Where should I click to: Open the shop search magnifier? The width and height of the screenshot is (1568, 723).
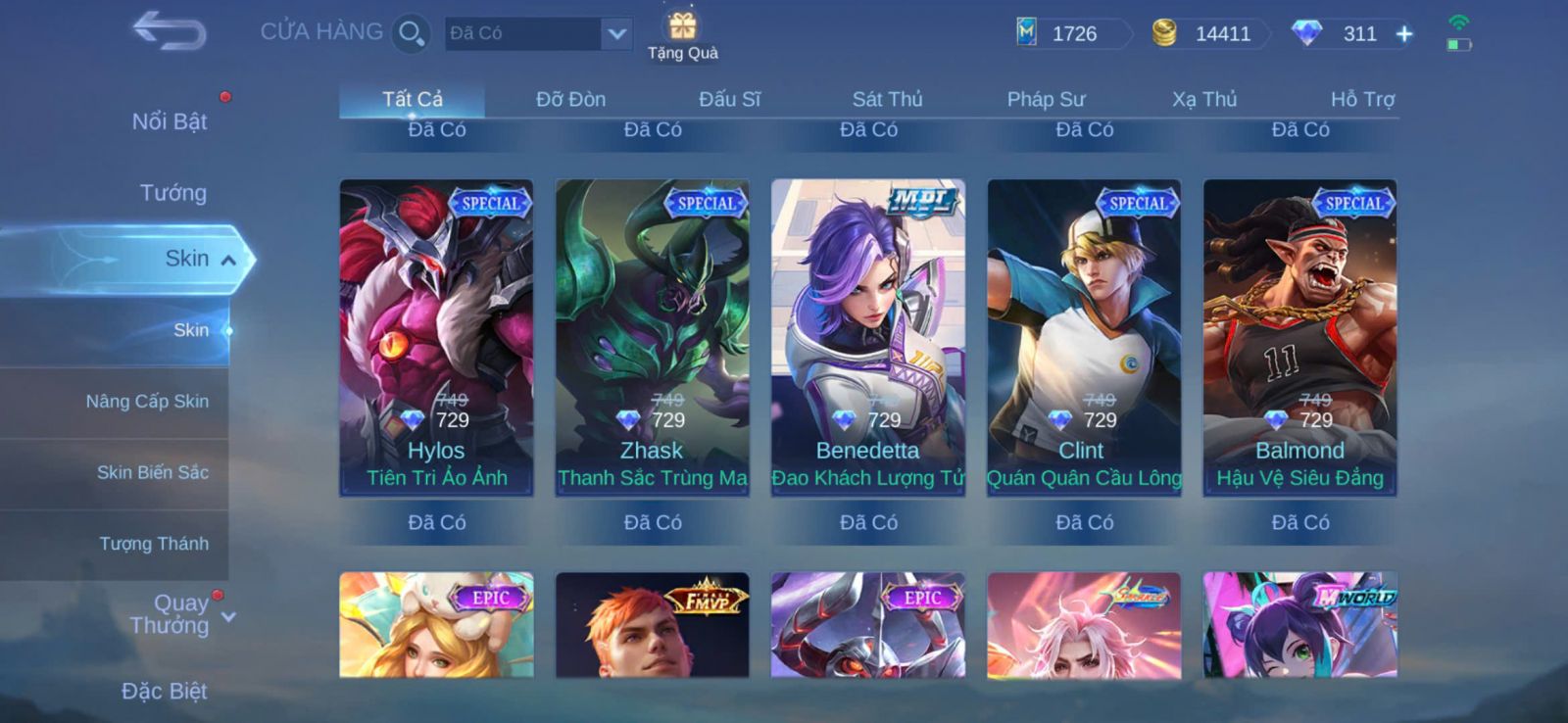tap(411, 33)
